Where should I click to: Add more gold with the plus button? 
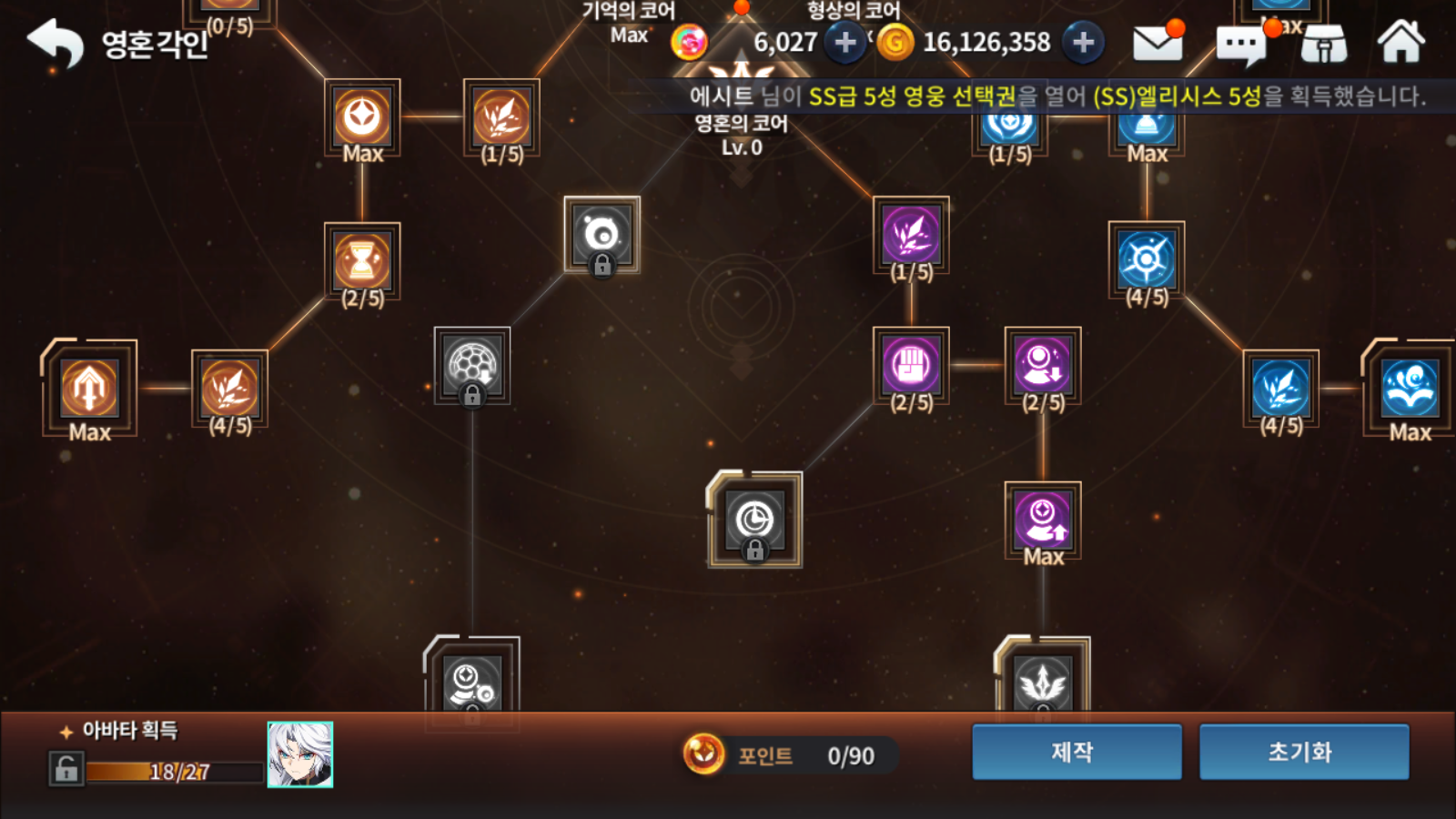pos(1083,42)
